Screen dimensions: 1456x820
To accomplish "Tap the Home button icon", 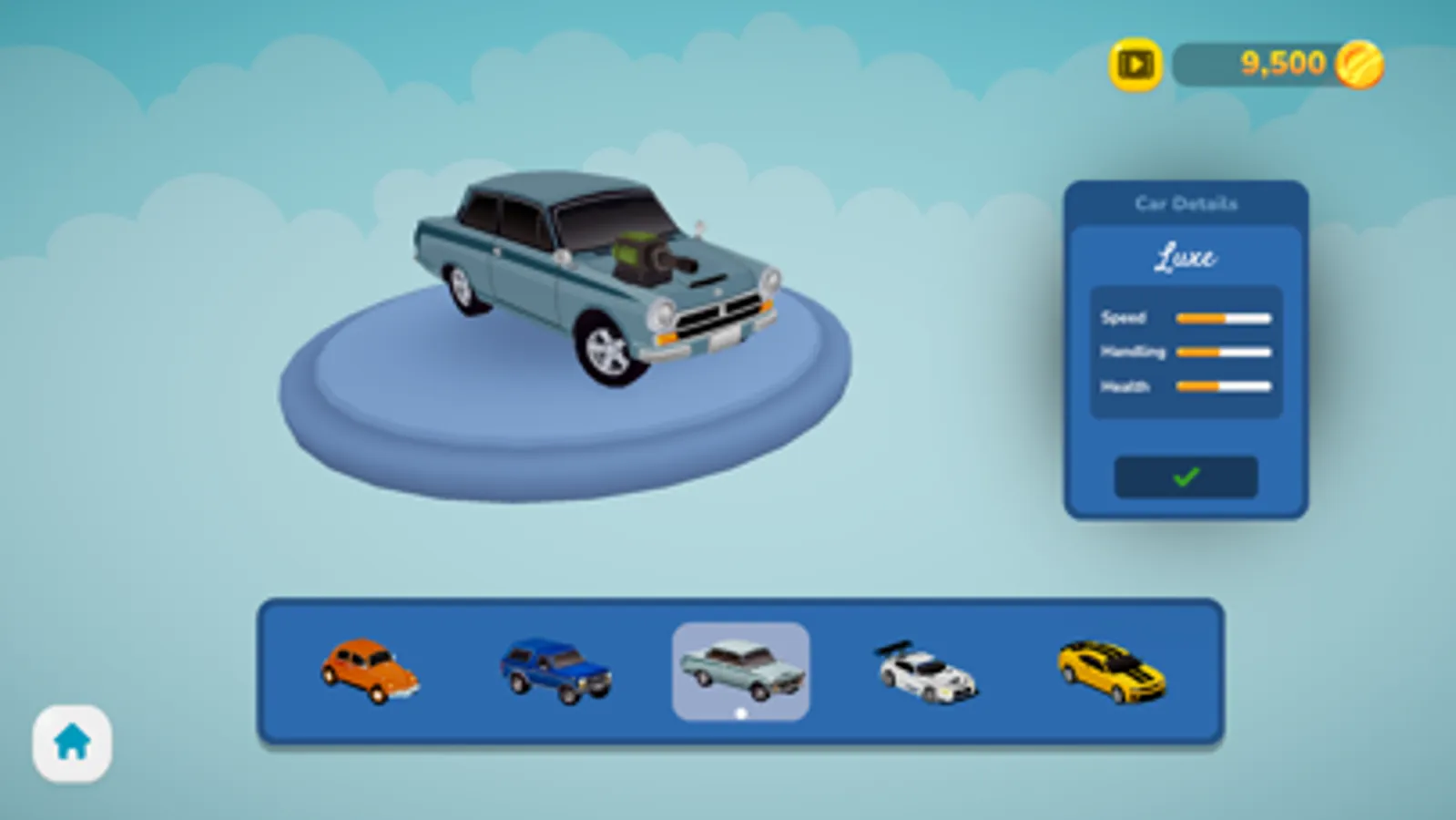I will (x=73, y=743).
